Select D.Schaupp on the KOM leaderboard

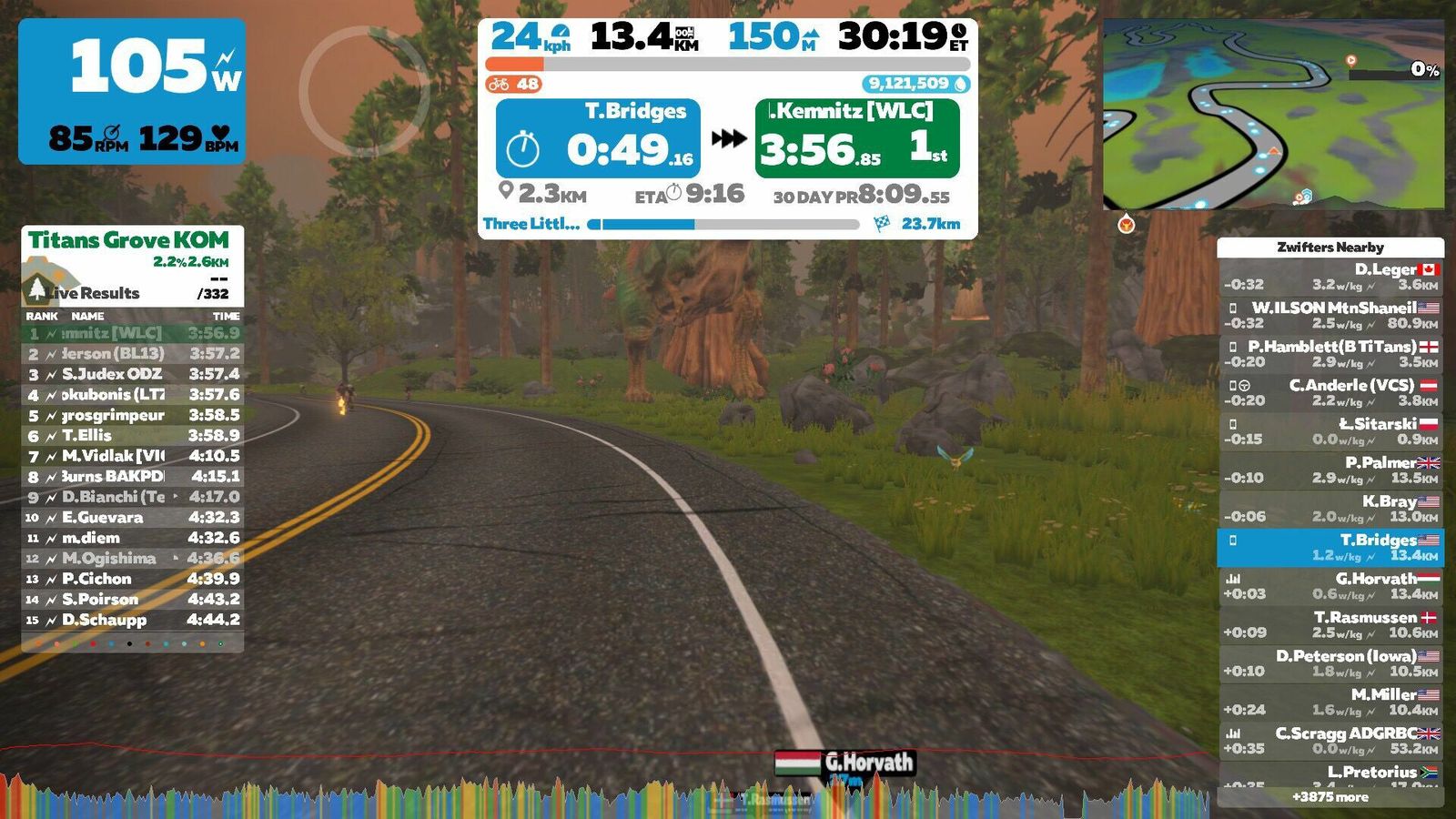133,620
